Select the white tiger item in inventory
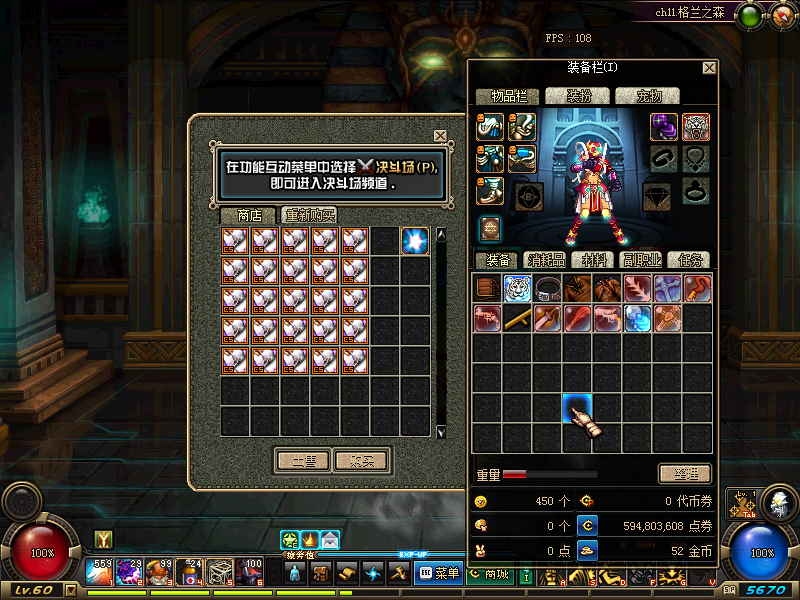This screenshot has width=800, height=600. tap(517, 288)
